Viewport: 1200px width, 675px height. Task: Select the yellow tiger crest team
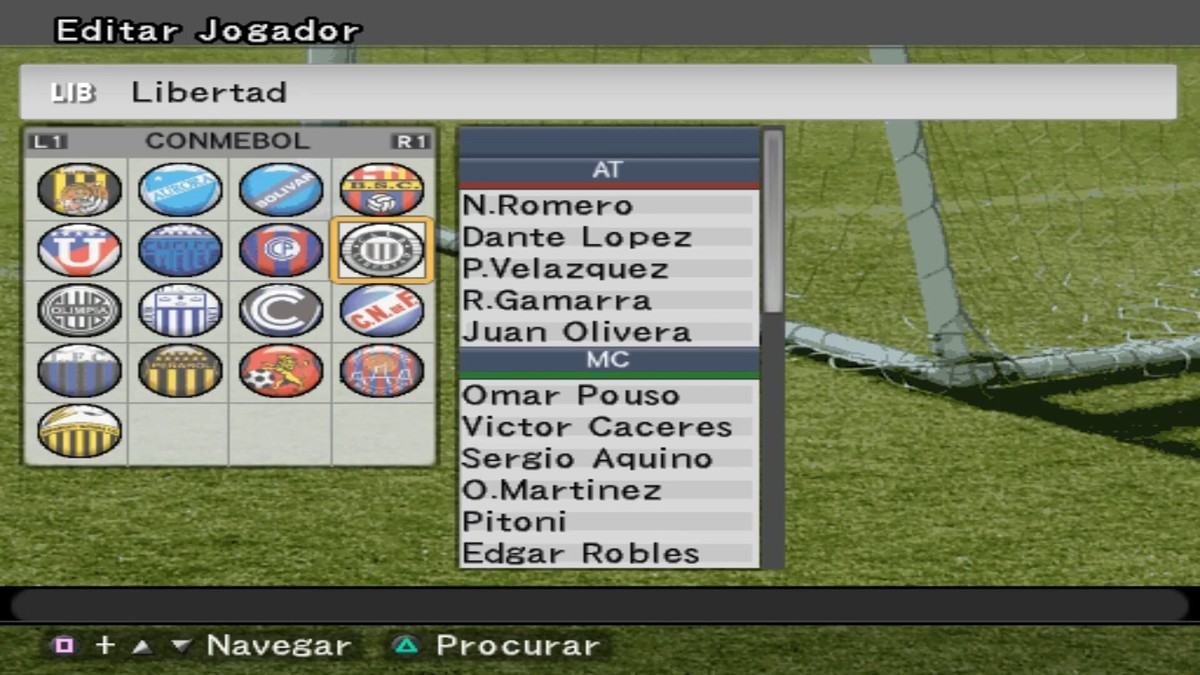pos(79,190)
